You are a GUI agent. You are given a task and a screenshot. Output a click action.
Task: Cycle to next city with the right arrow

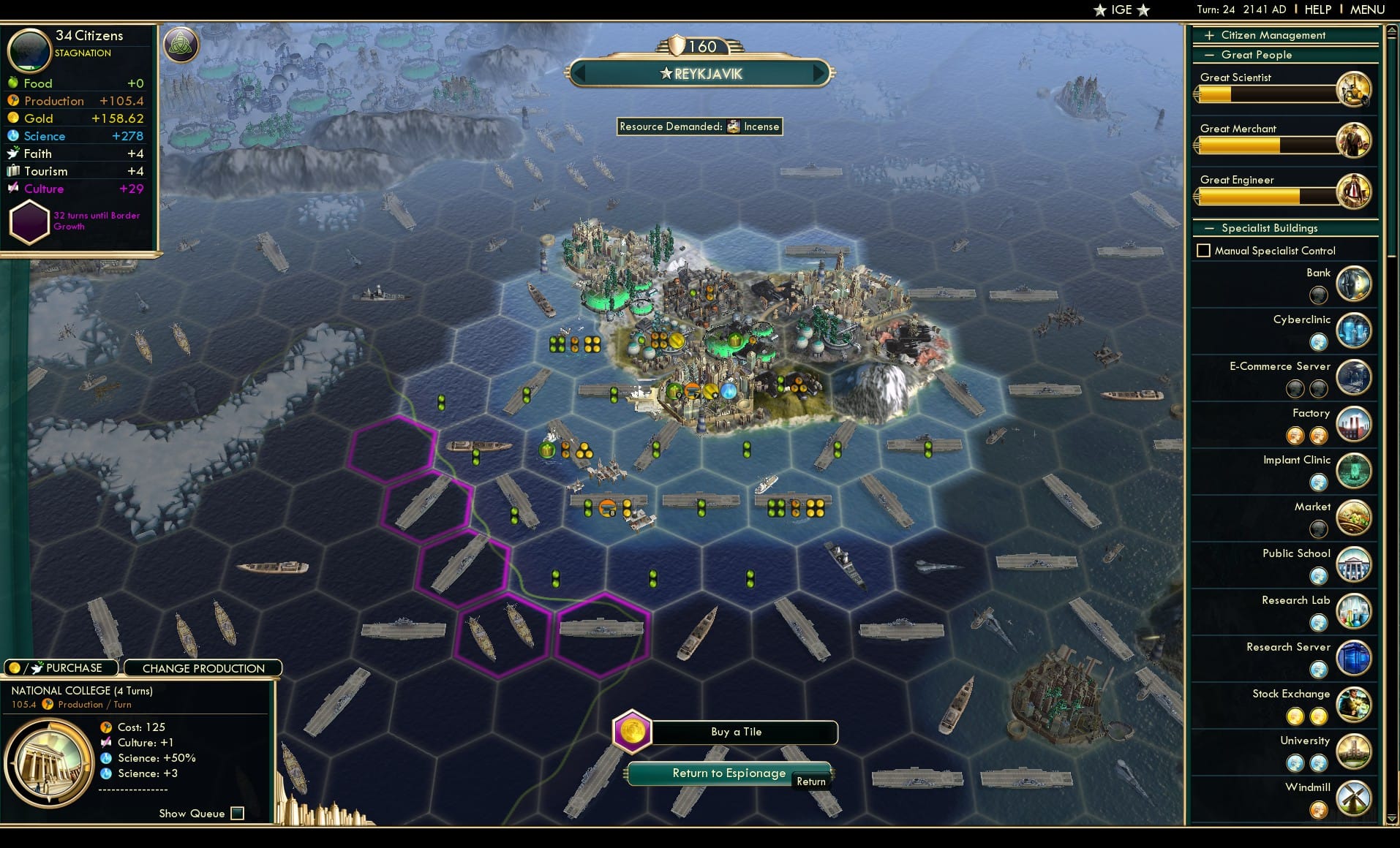click(819, 73)
